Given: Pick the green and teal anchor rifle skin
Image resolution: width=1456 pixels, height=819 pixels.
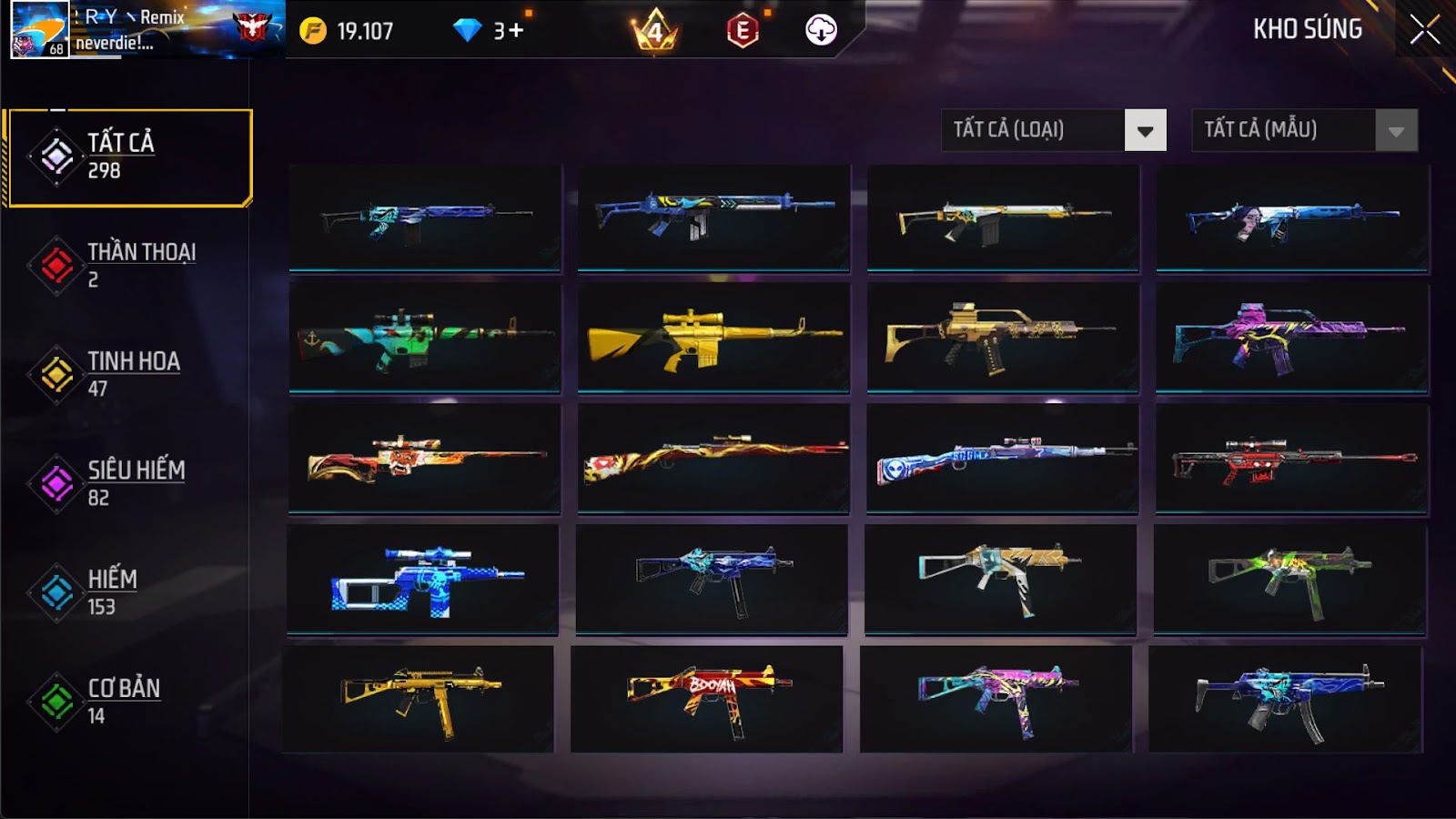Looking at the screenshot, I should tap(424, 338).
